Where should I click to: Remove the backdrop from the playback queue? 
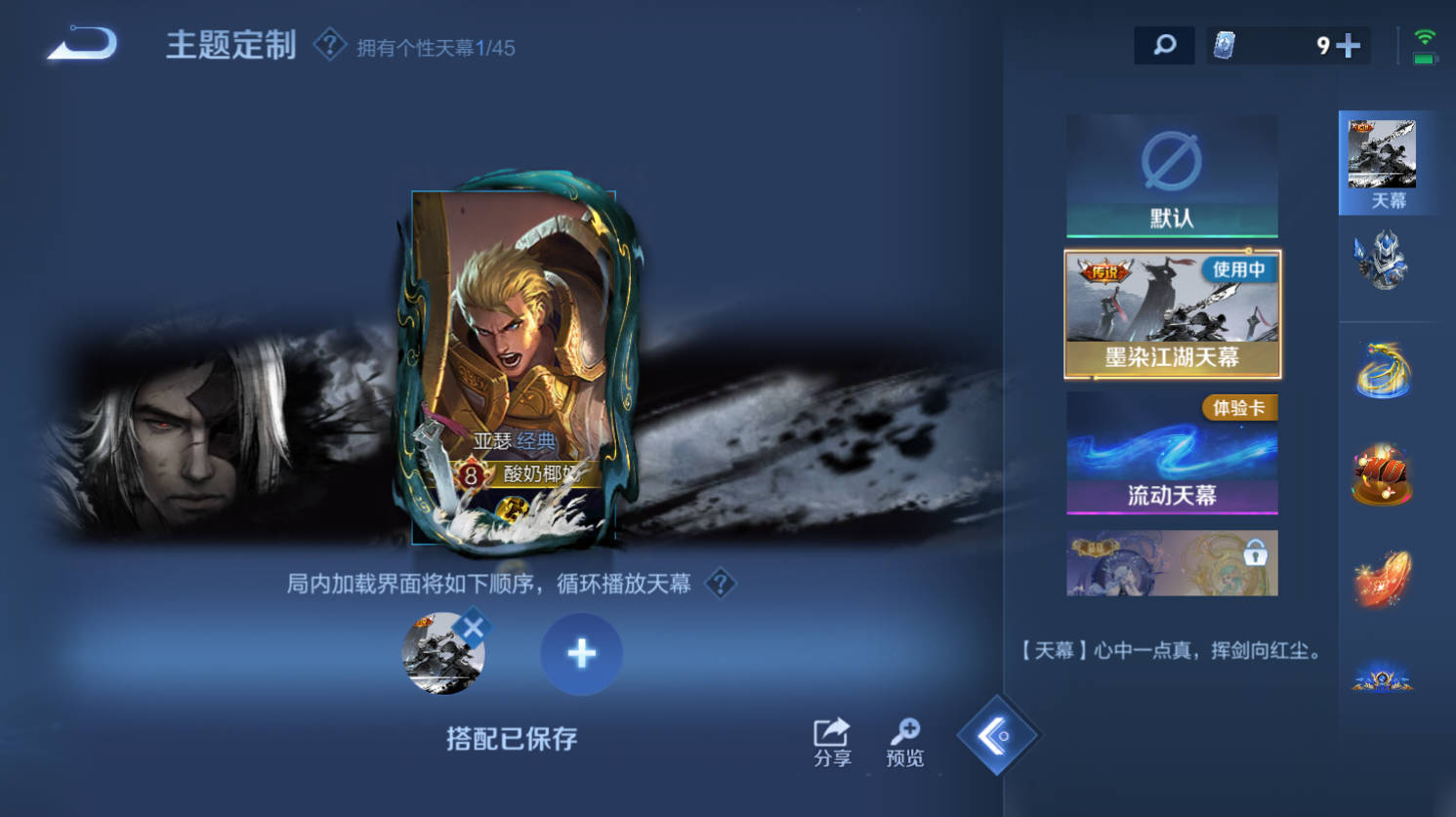click(474, 627)
